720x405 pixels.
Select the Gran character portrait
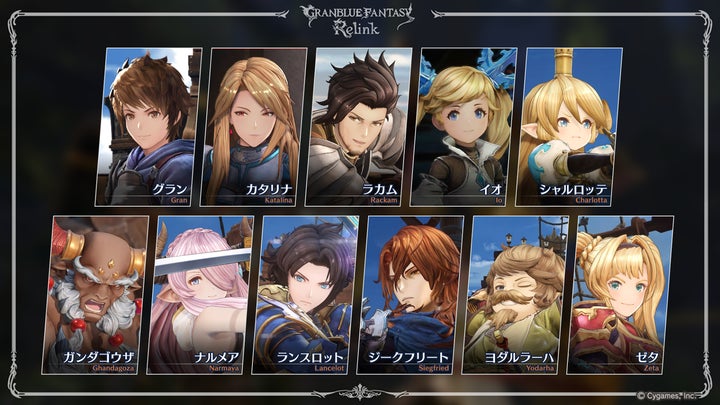click(x=152, y=125)
